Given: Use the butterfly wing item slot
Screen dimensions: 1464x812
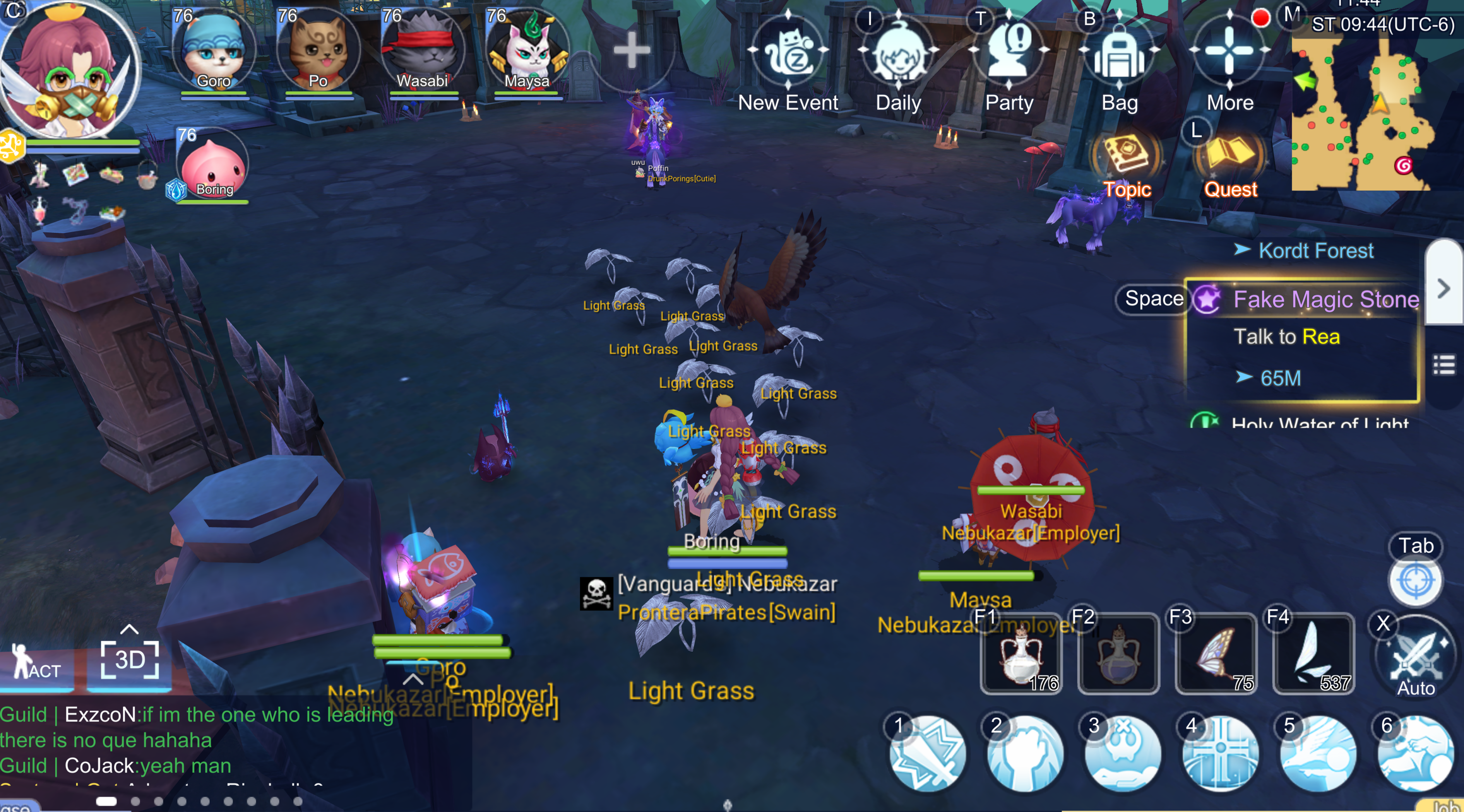Looking at the screenshot, I should [1216, 655].
